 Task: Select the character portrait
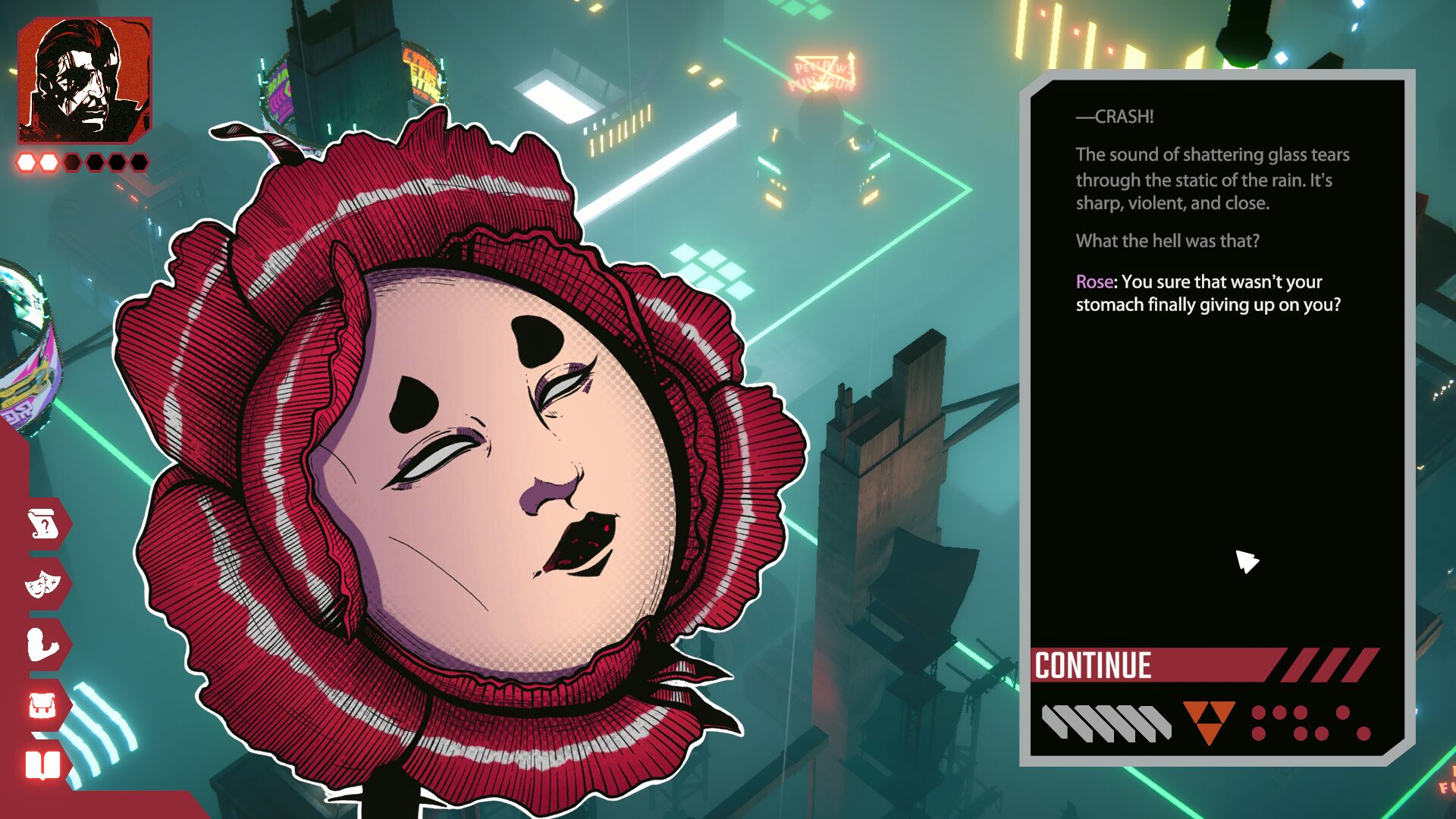85,80
